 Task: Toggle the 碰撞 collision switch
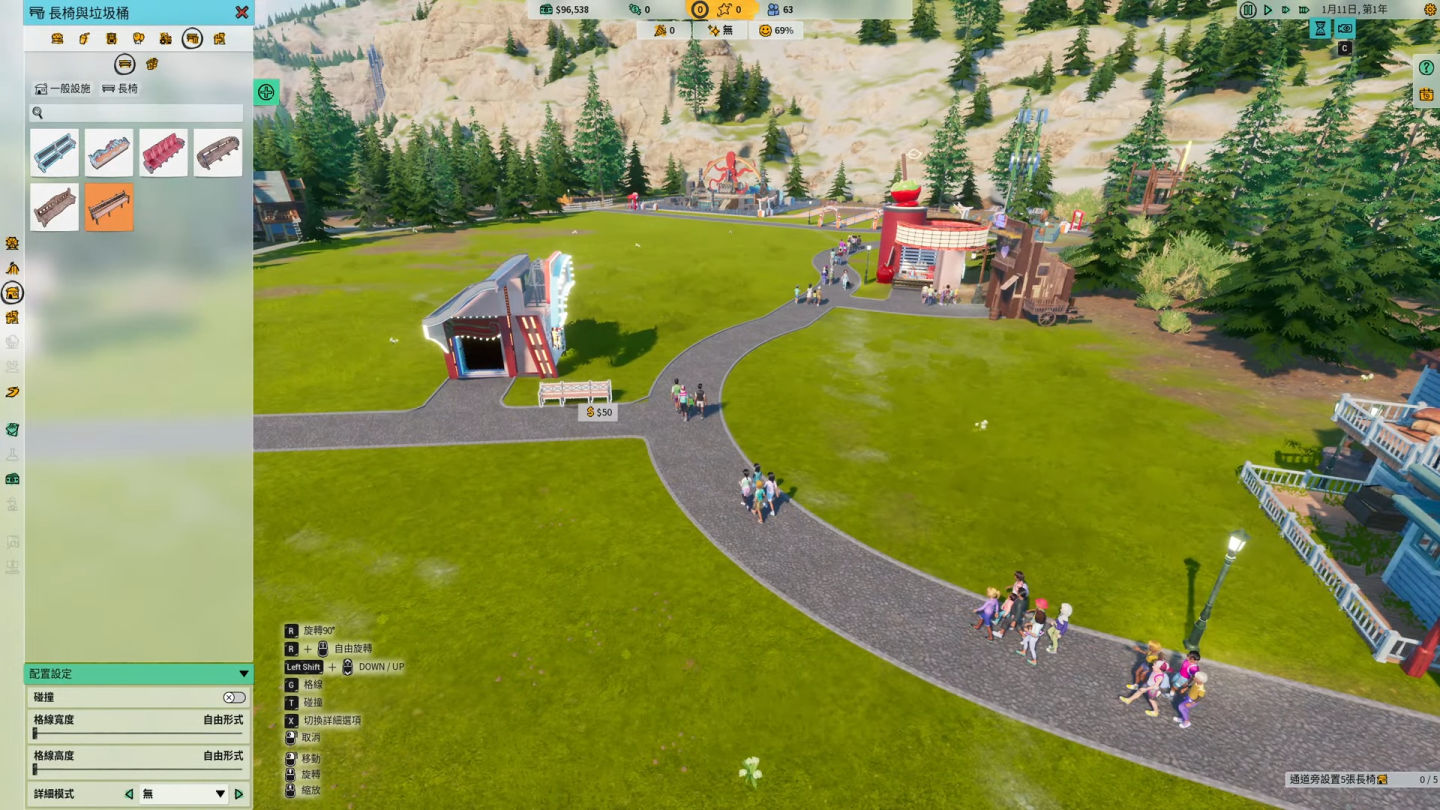point(234,697)
